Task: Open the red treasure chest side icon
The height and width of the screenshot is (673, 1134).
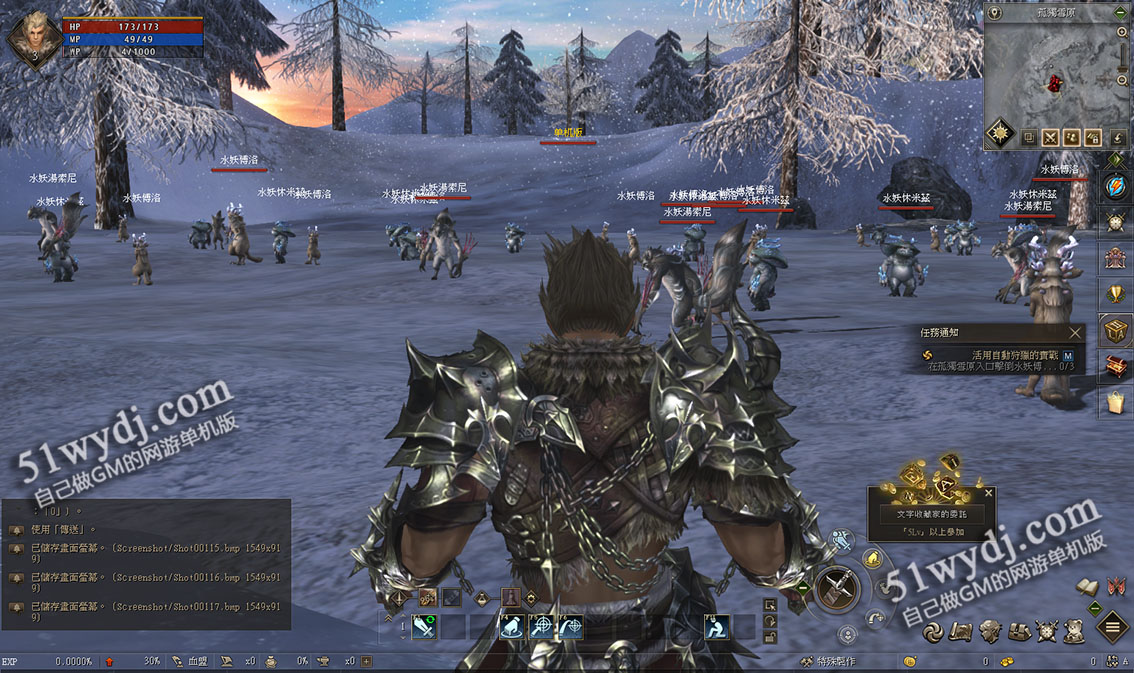Action: (1116, 366)
